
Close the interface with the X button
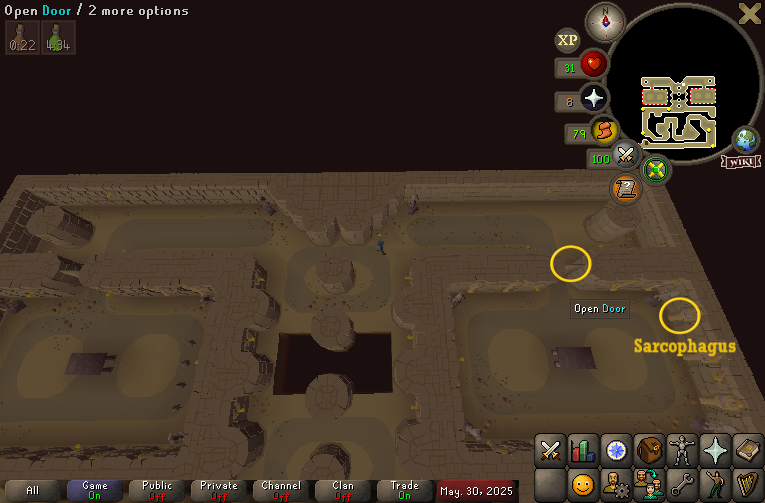tap(749, 13)
